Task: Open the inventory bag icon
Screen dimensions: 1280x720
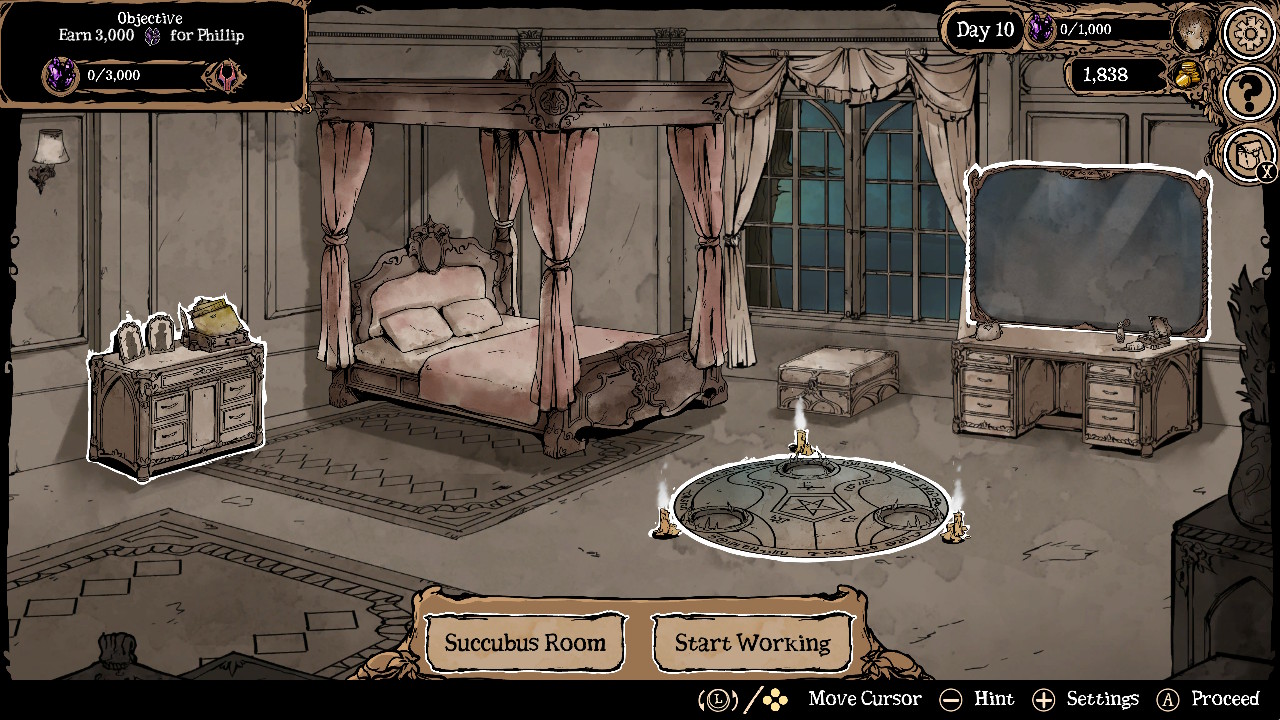Action: (1246, 155)
